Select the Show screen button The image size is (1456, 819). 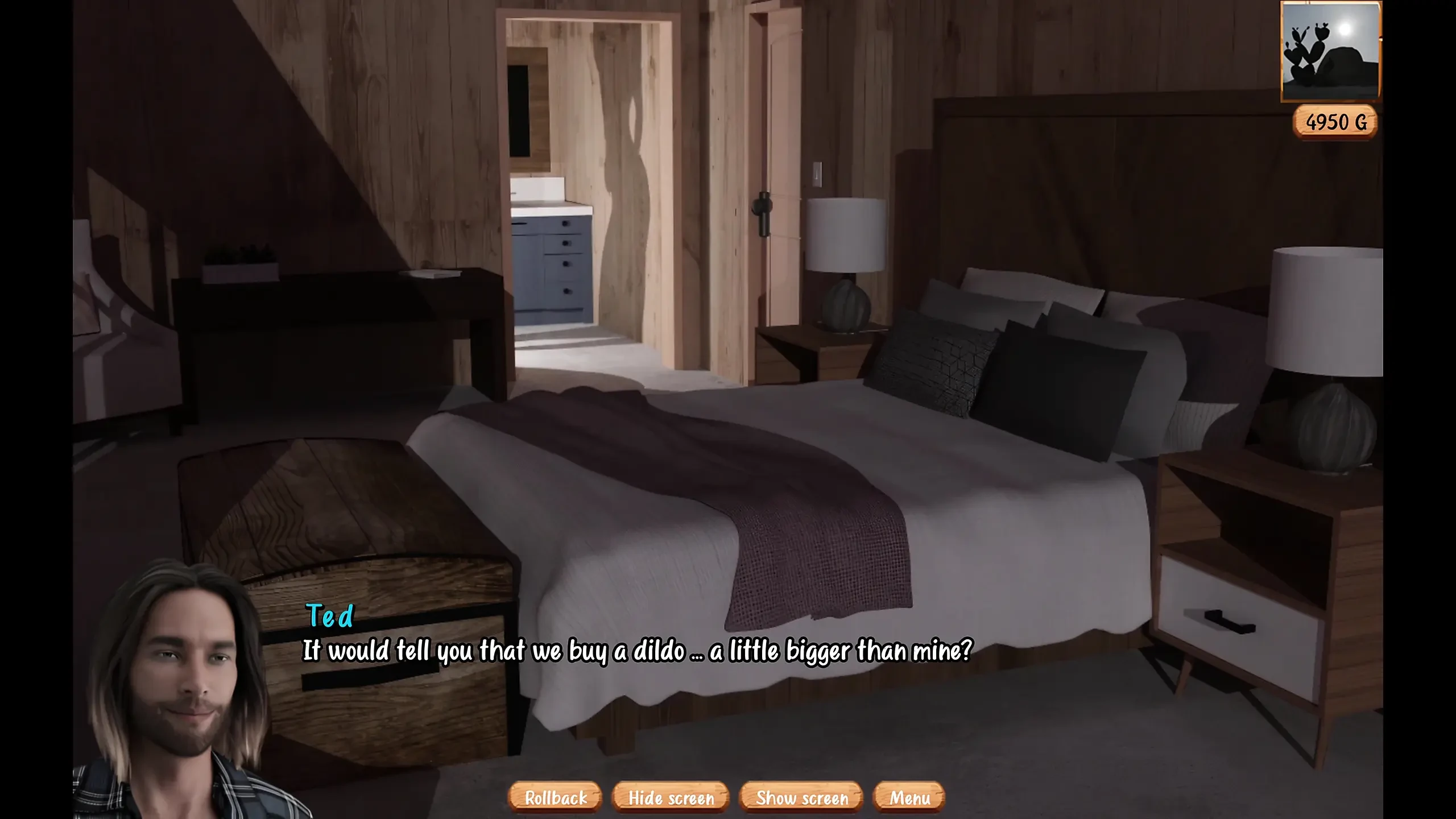tap(801, 797)
